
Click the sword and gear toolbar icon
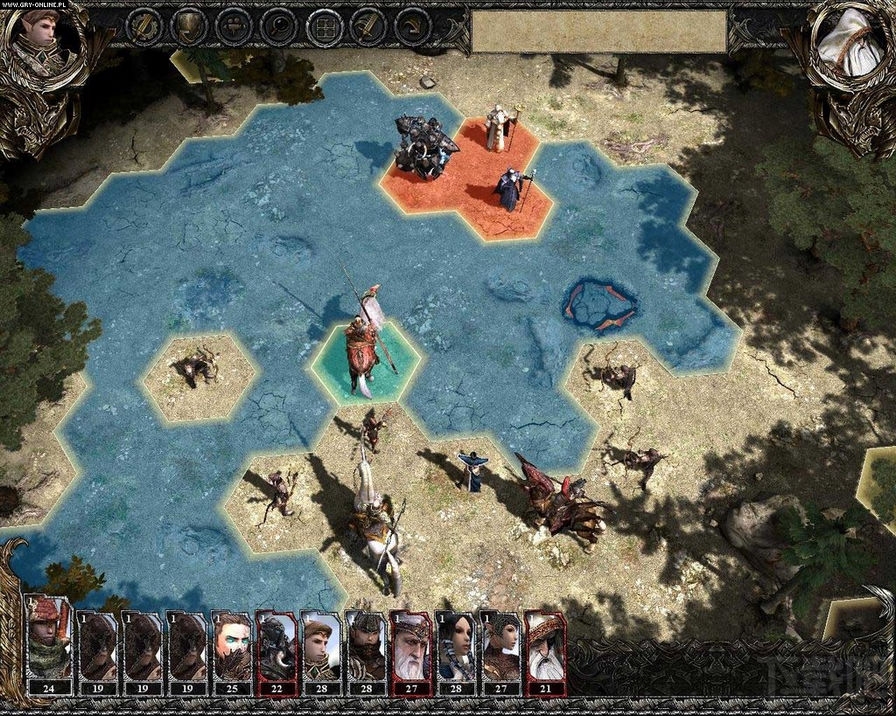pos(145,26)
